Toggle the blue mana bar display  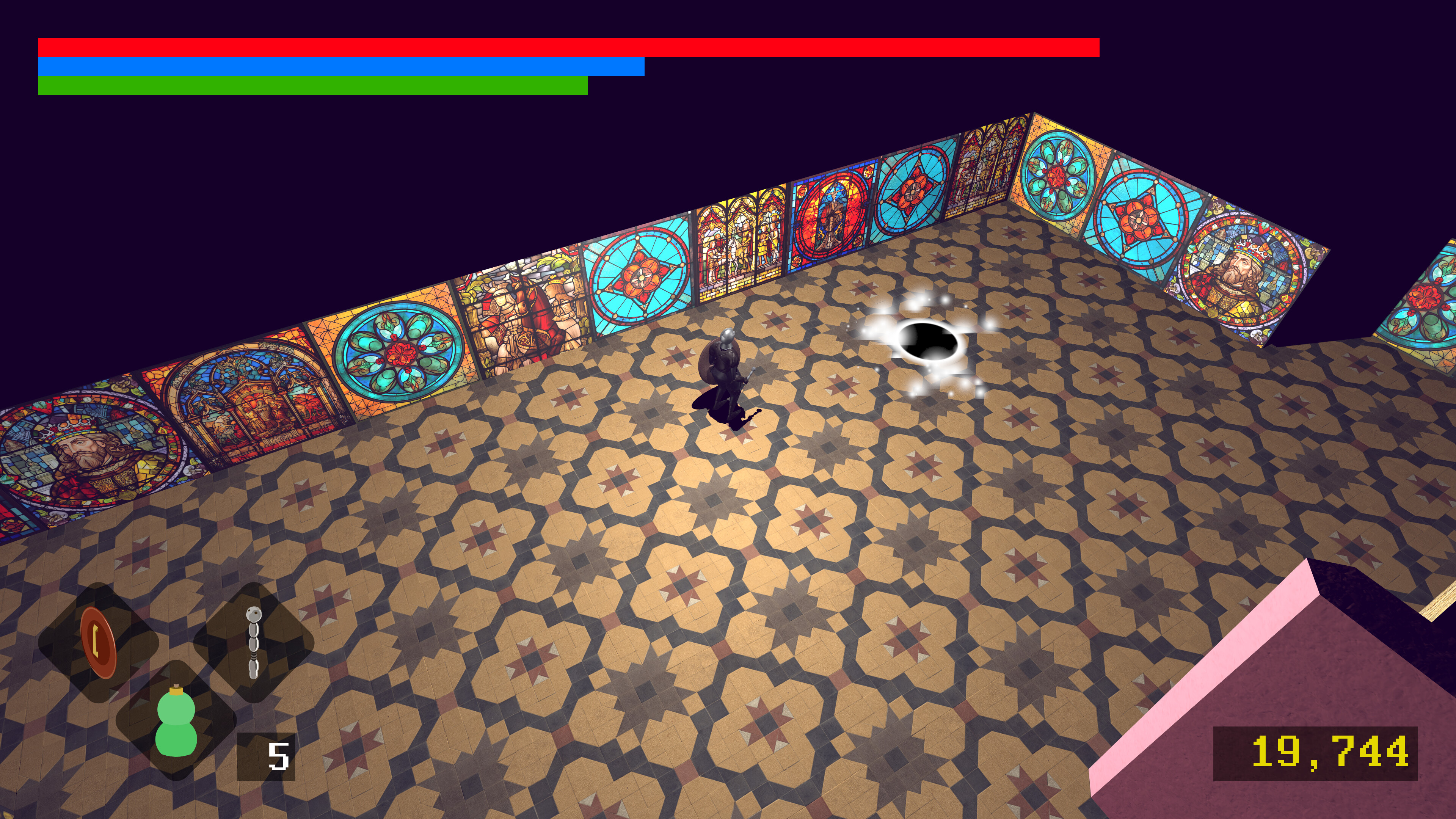(x=339, y=66)
